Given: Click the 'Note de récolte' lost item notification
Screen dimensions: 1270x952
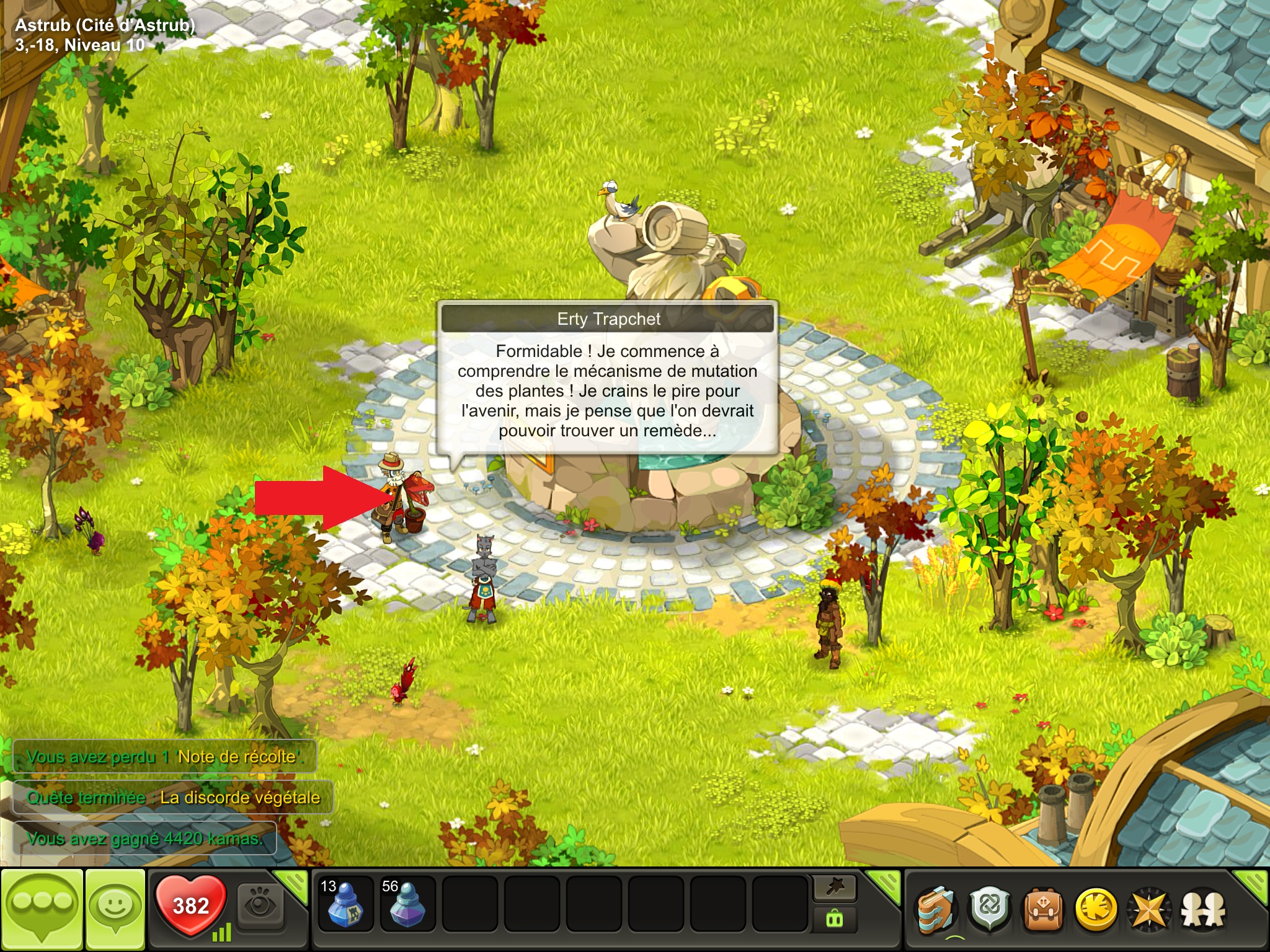Looking at the screenshot, I should pyautogui.click(x=164, y=757).
